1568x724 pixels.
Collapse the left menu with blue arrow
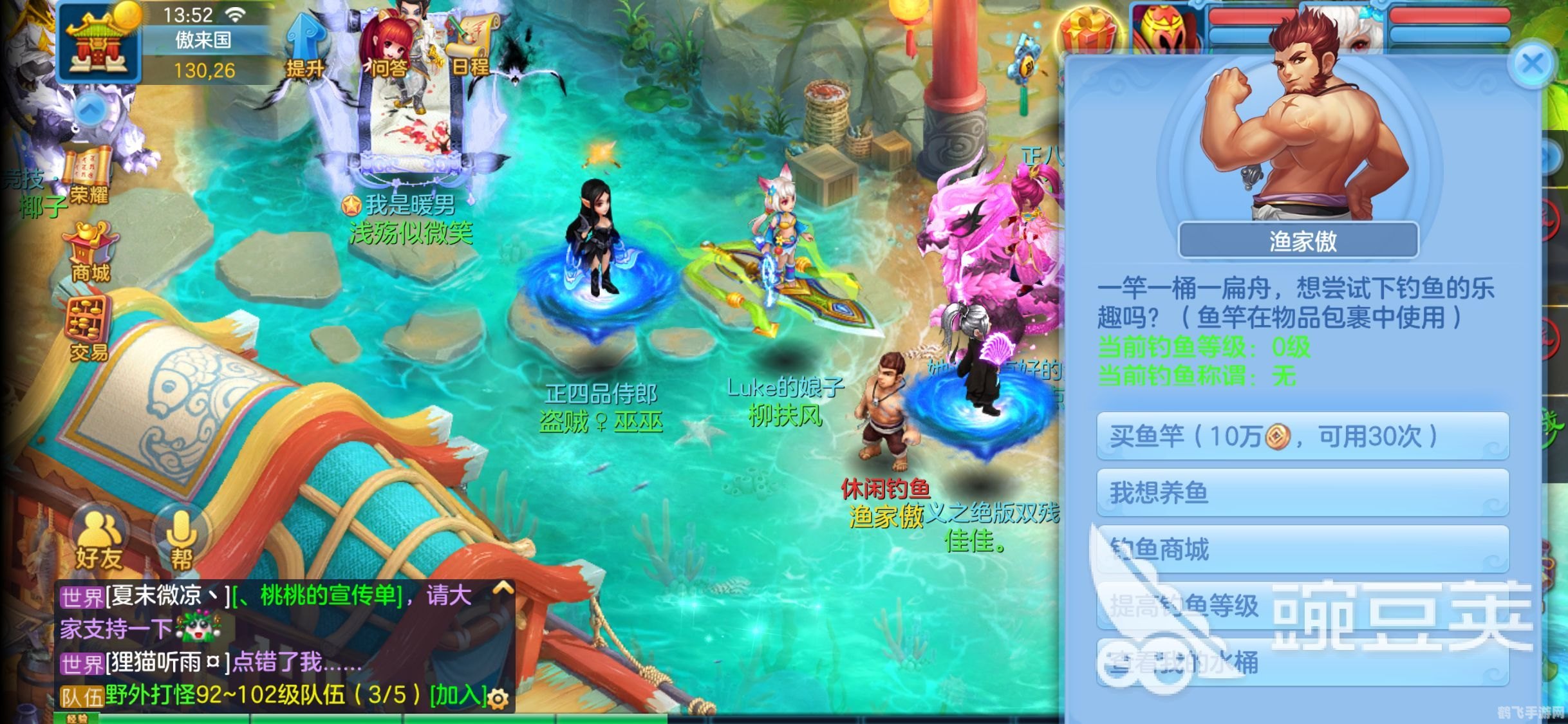coord(91,110)
